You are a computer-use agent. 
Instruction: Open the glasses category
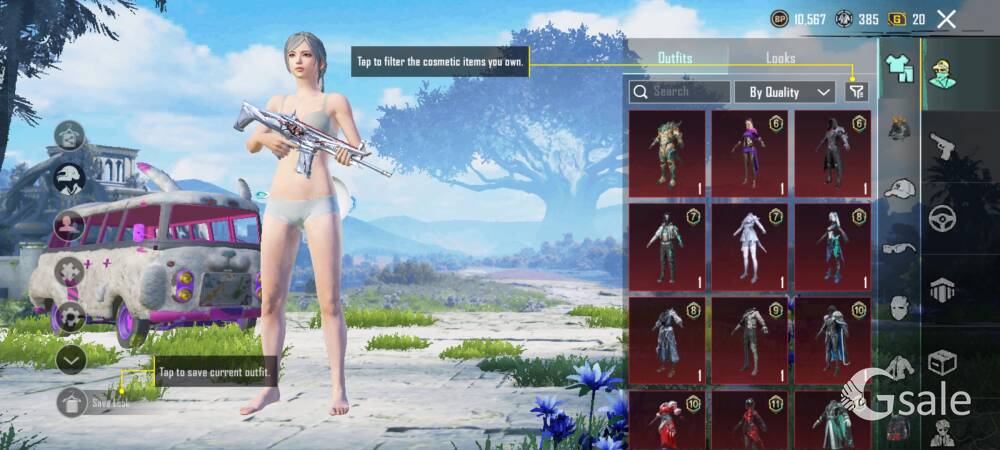900,248
